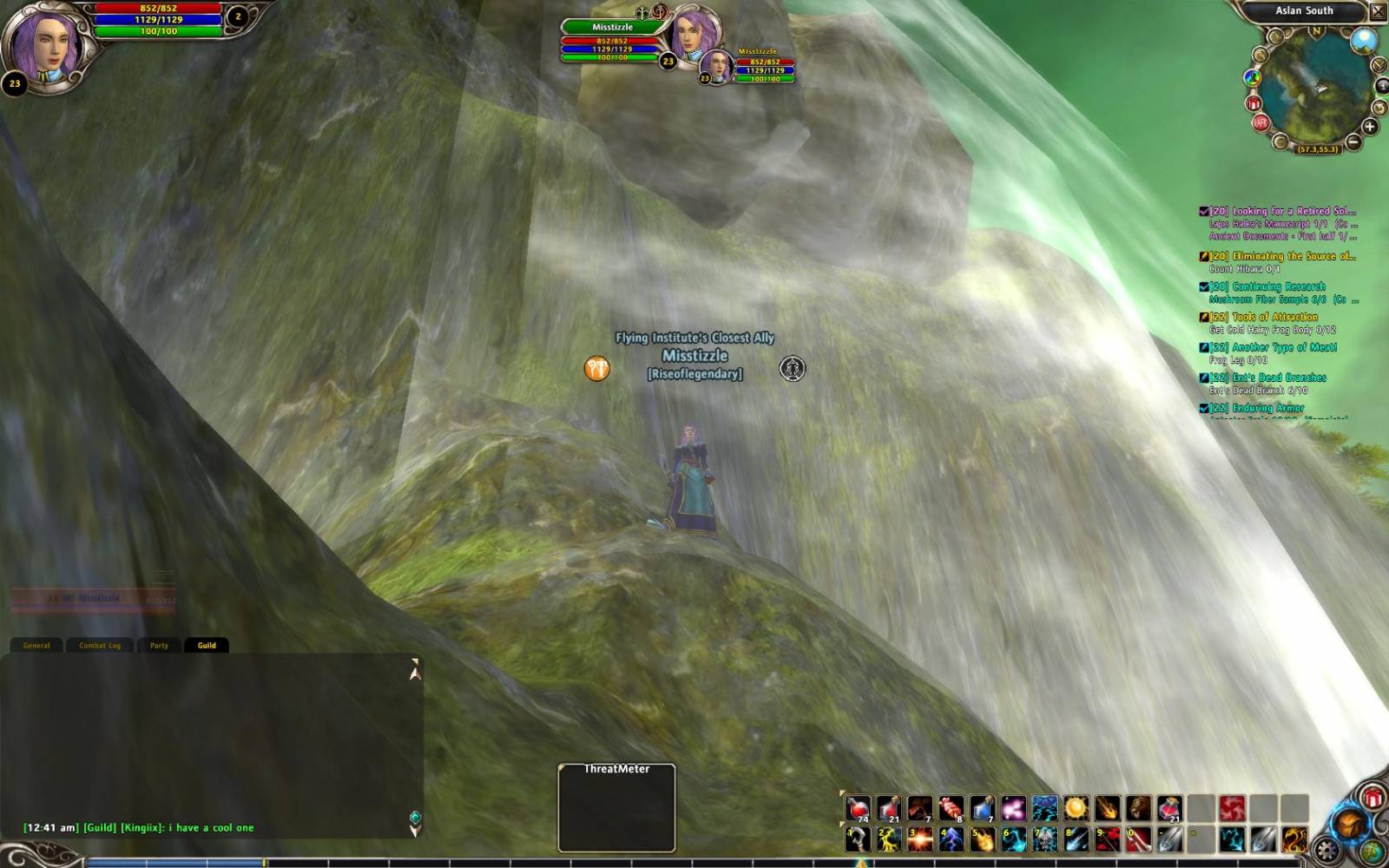Cast the yellow lightning skill in slot 2
The height and width of the screenshot is (868, 1389).
tap(888, 839)
